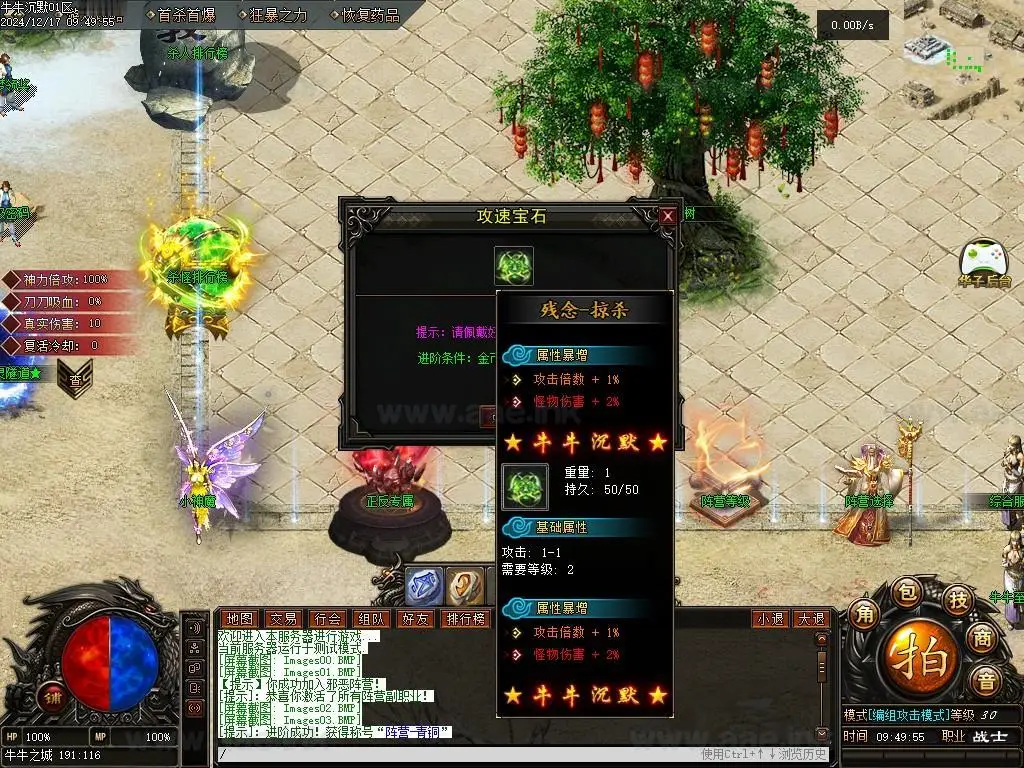Image resolution: width=1024 pixels, height=768 pixels.
Task: Click 大退 to exit the game
Action: 810,619
